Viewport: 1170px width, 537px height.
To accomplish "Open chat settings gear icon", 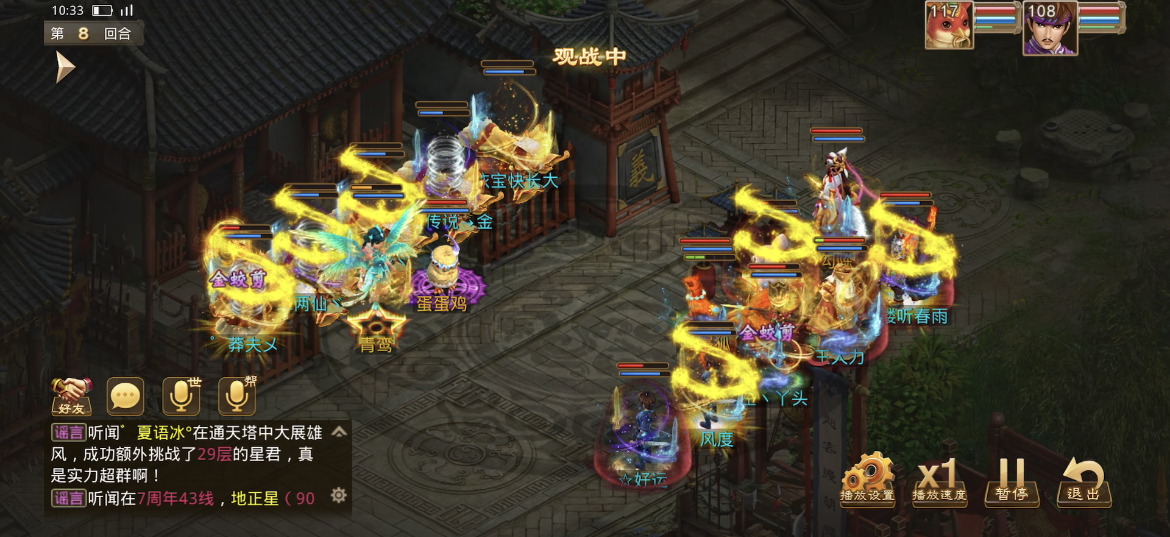I will pos(339,495).
